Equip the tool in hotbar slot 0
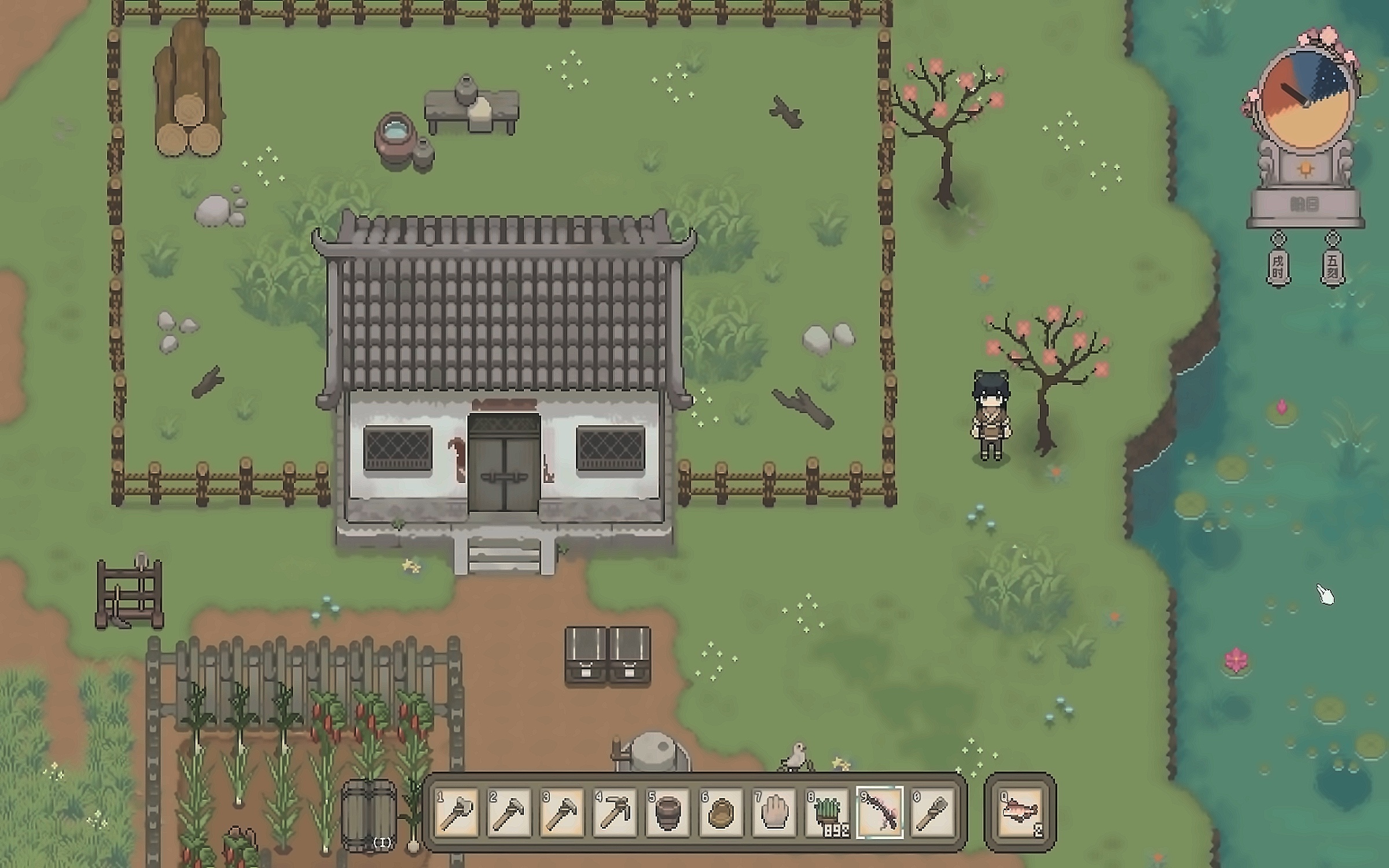The width and height of the screenshot is (1389, 868). [932, 812]
